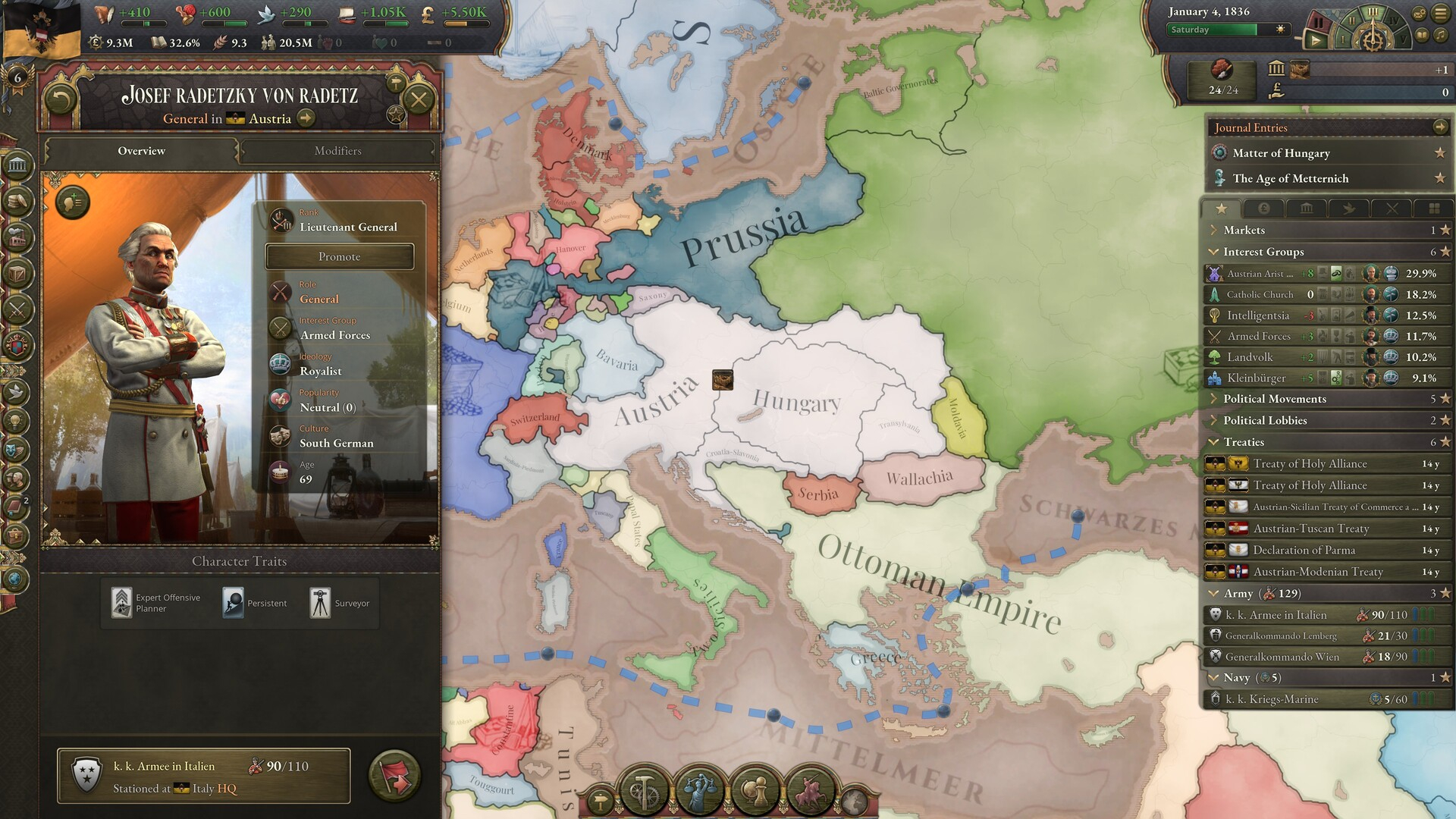Go to Austria via the arrow button
This screenshot has height=819, width=1456.
tap(306, 118)
